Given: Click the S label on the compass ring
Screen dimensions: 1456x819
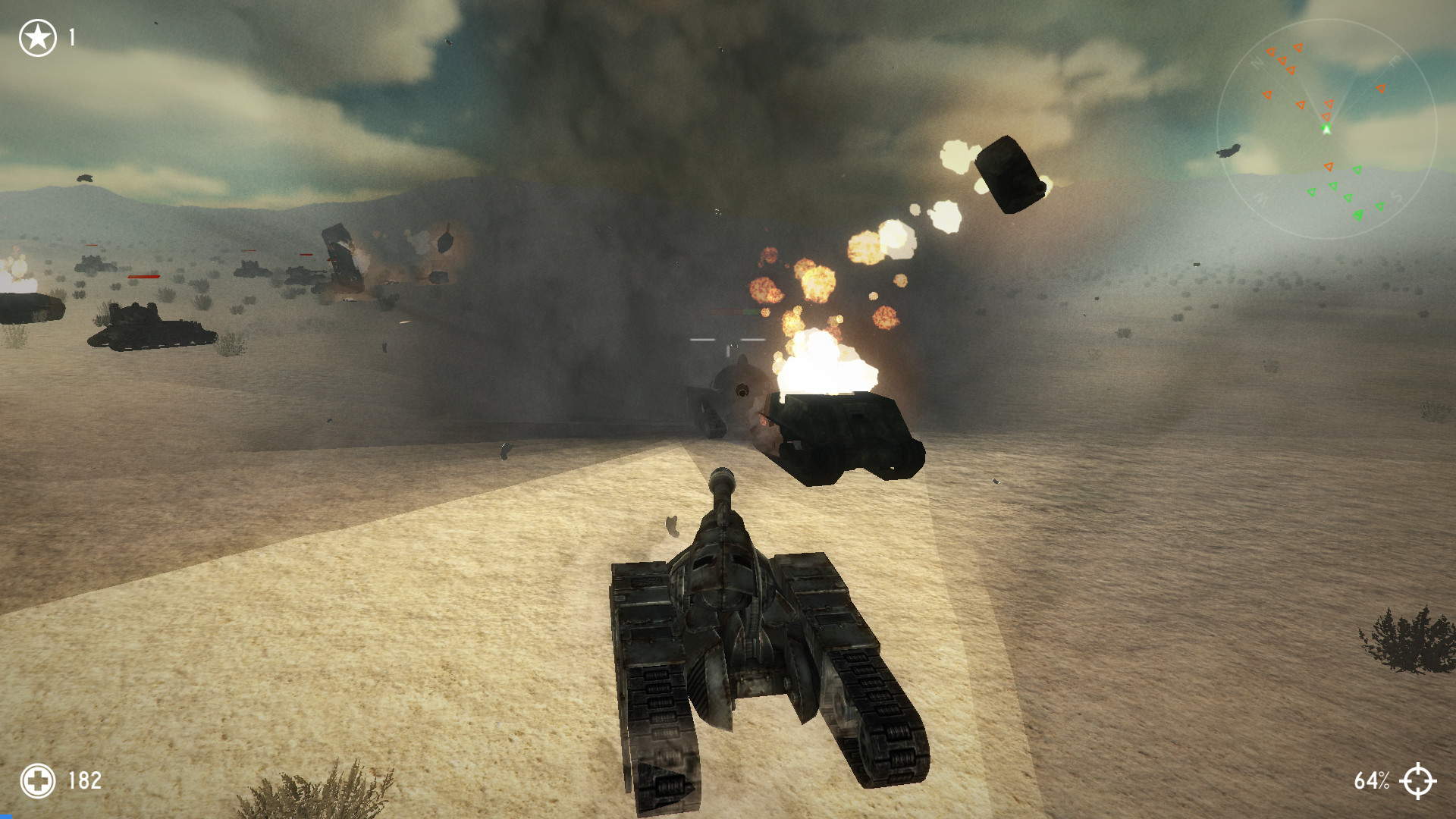Looking at the screenshot, I should (1395, 196).
